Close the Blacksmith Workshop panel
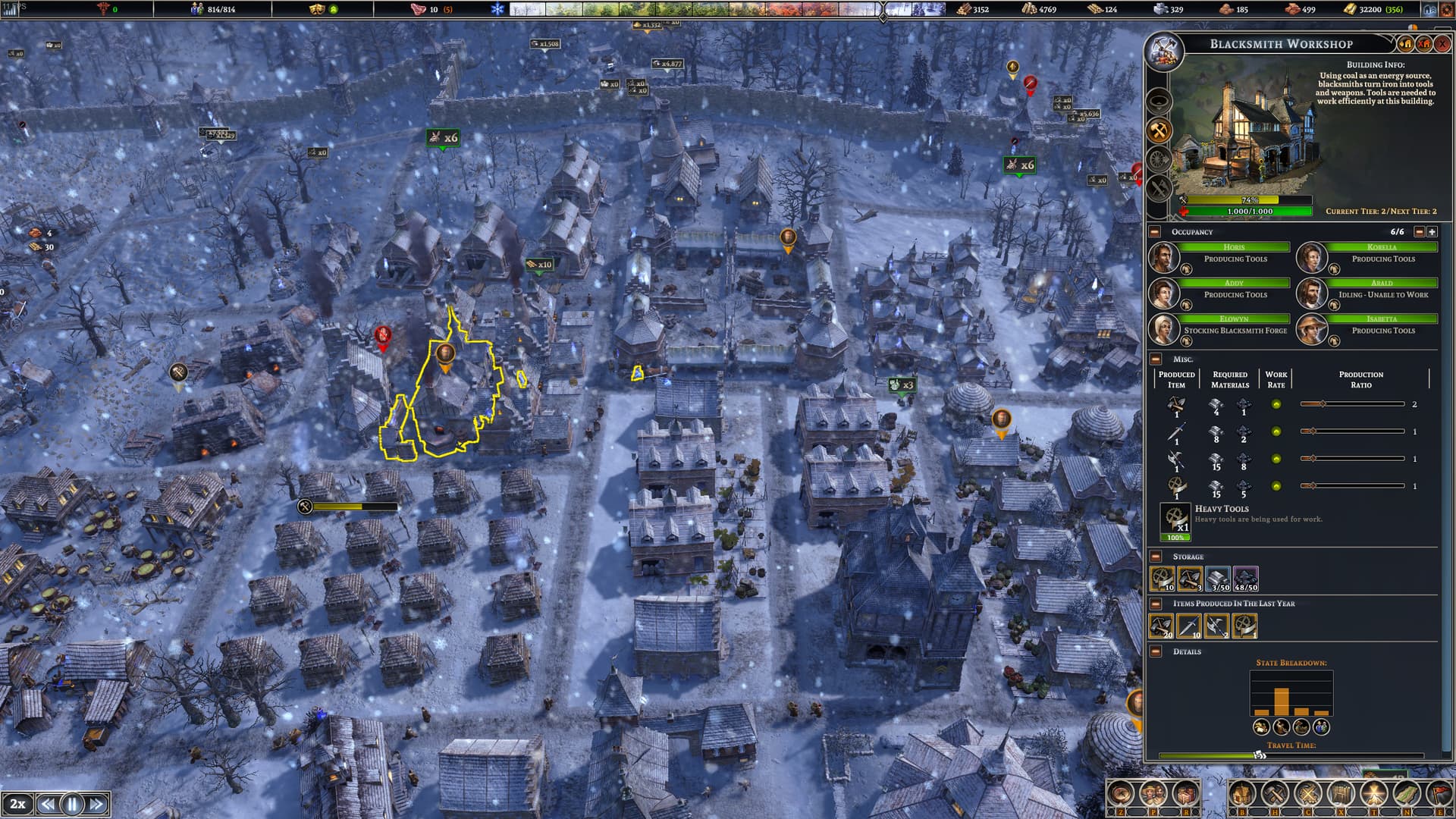This screenshot has width=1456, height=819. [1442, 44]
